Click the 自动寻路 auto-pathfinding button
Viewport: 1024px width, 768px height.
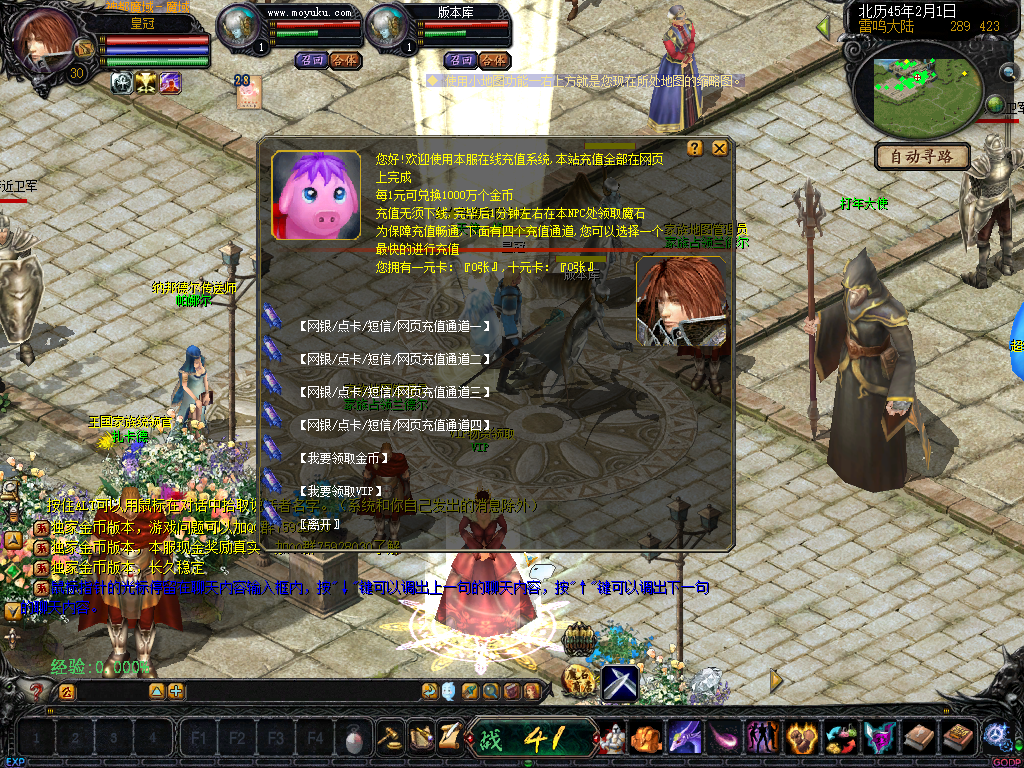tap(922, 156)
